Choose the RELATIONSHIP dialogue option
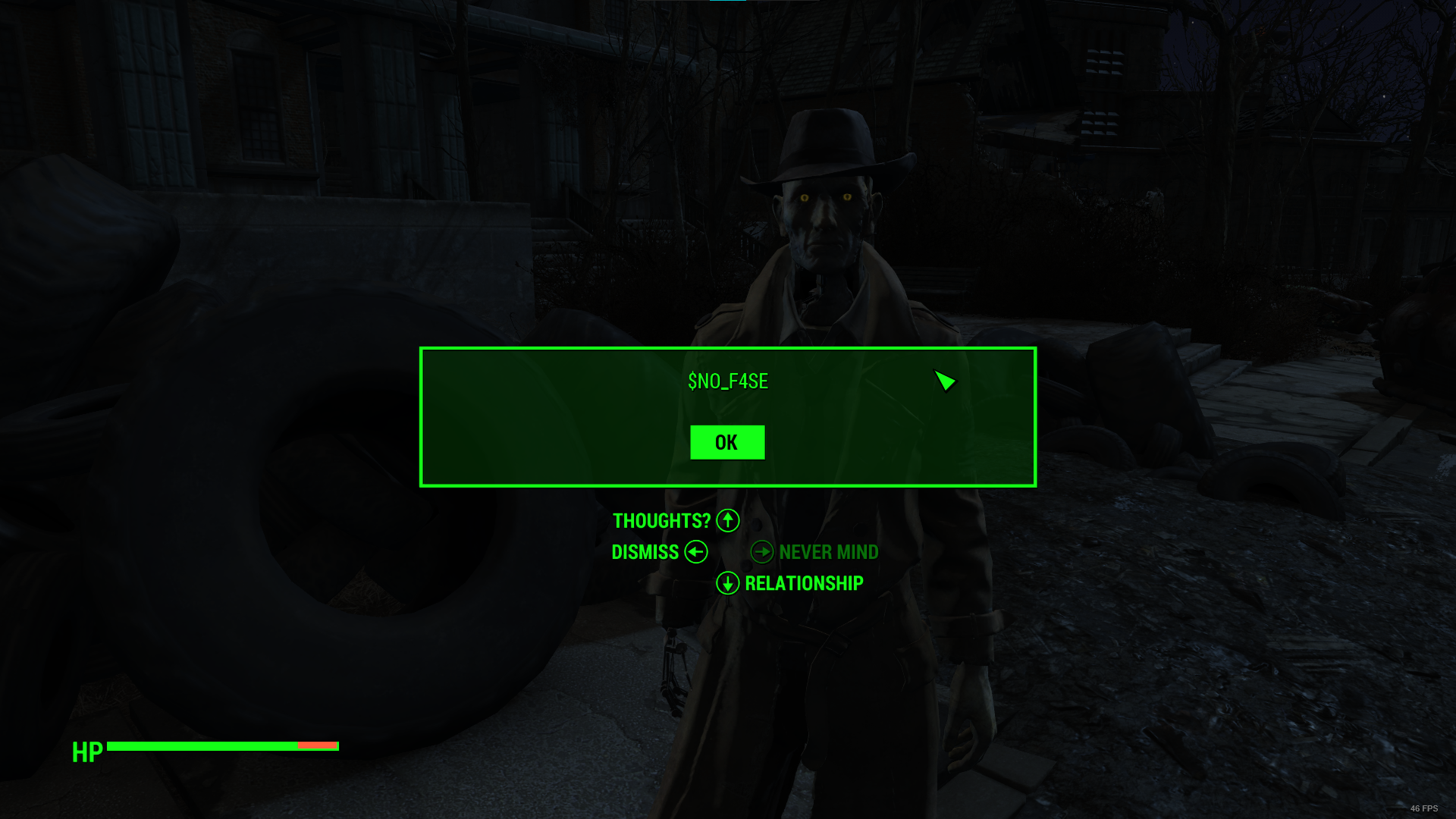The width and height of the screenshot is (1456, 819). 803,583
